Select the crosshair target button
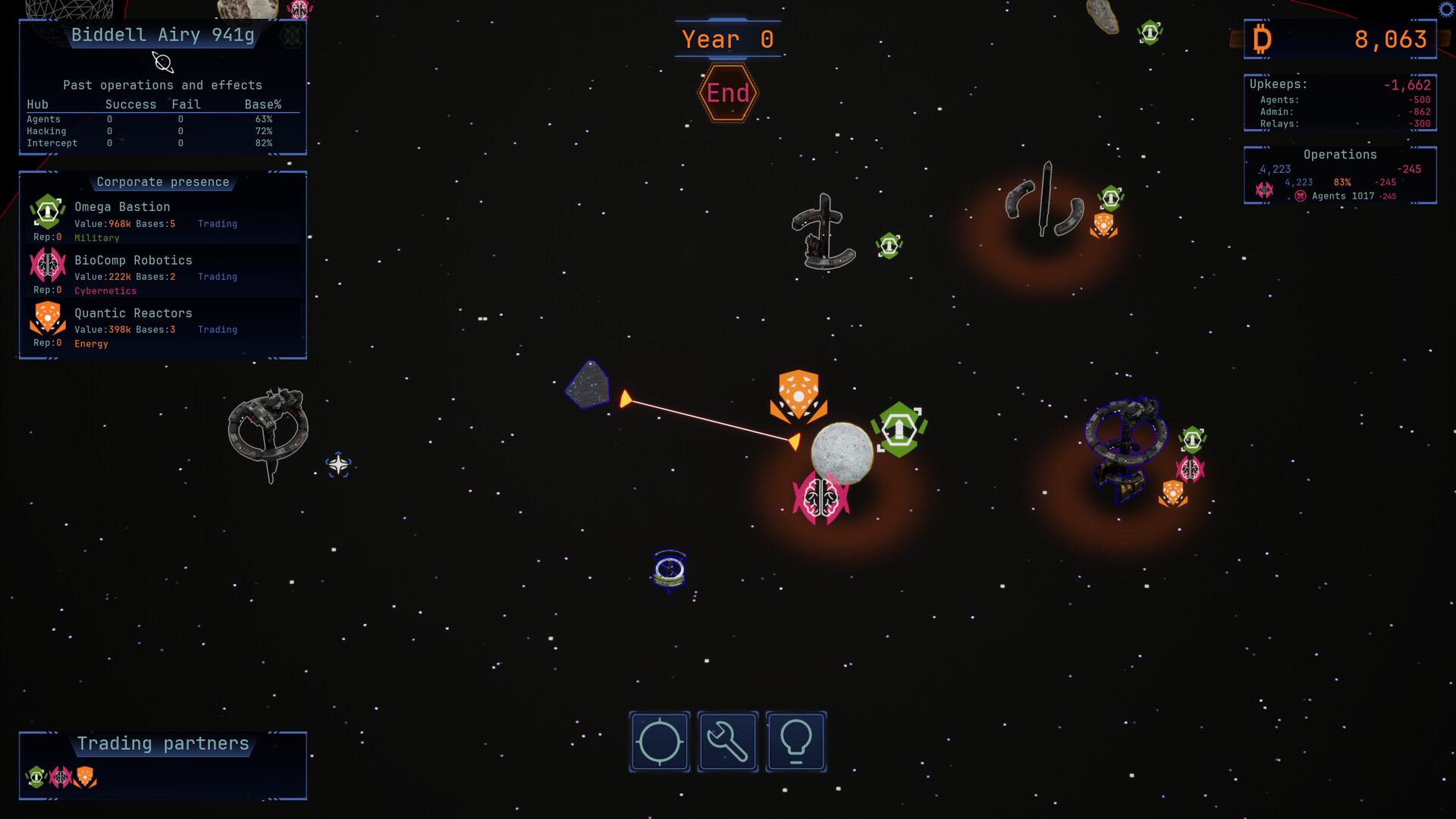Screen dimensions: 1456x819 click(659, 742)
